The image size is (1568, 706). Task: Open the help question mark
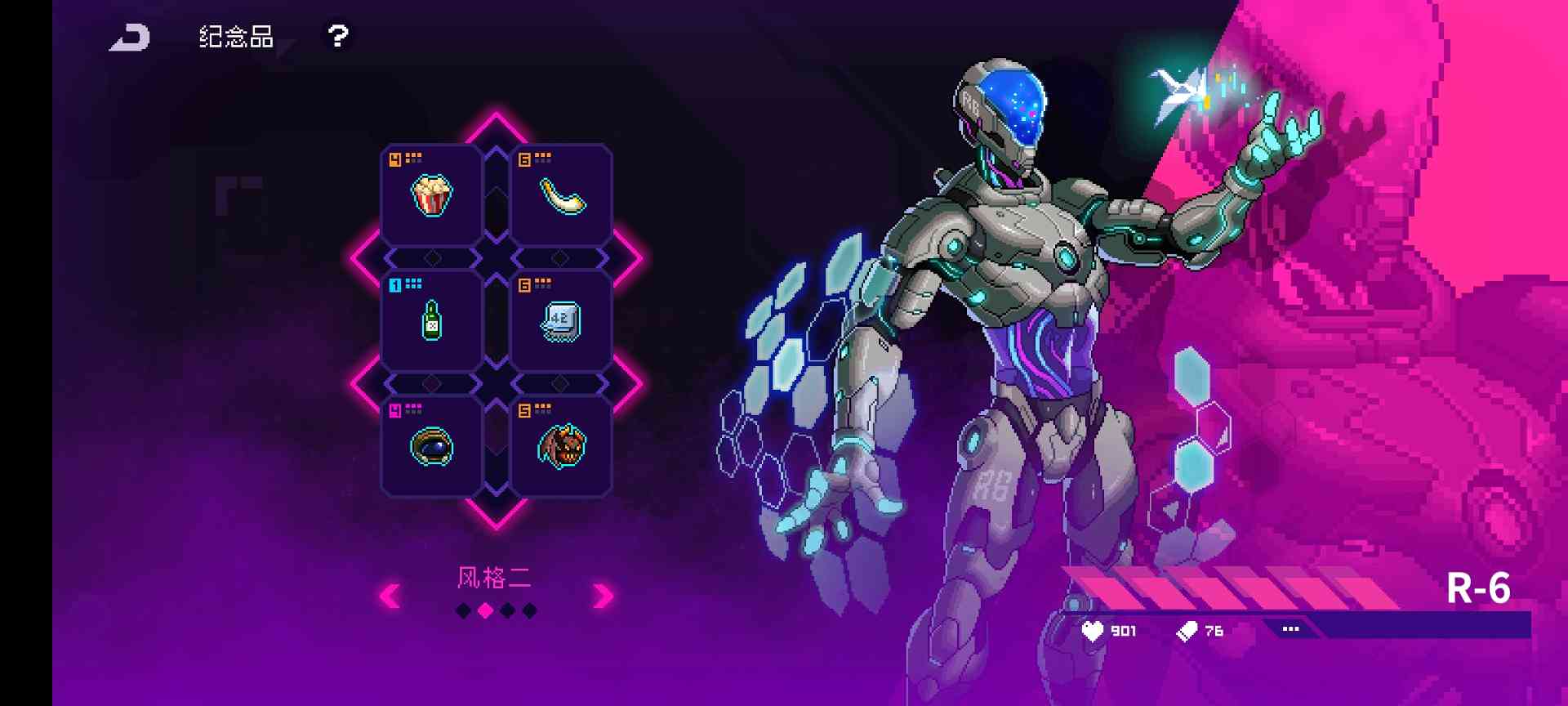click(337, 36)
